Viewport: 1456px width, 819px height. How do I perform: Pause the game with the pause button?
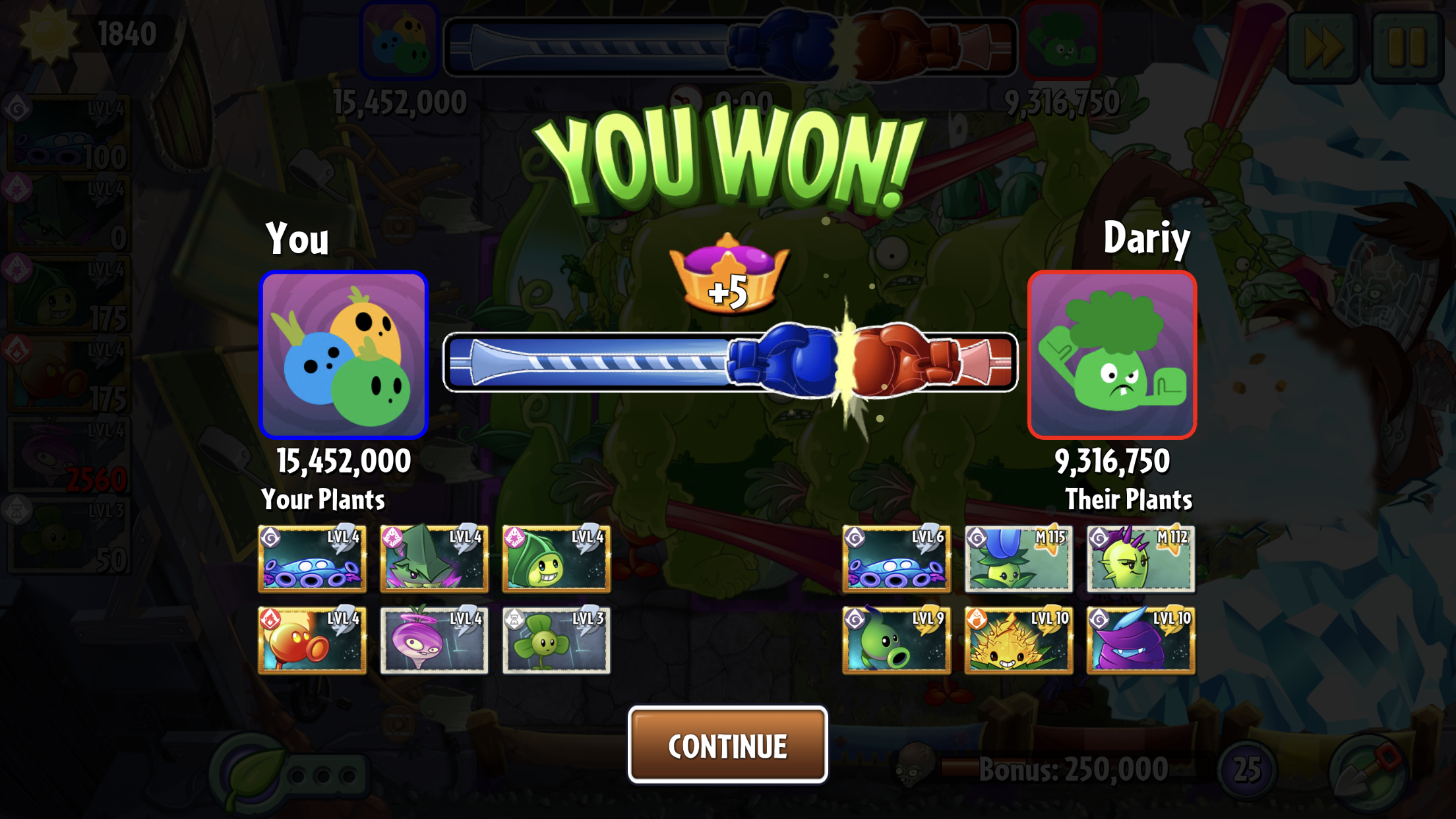[x=1407, y=47]
